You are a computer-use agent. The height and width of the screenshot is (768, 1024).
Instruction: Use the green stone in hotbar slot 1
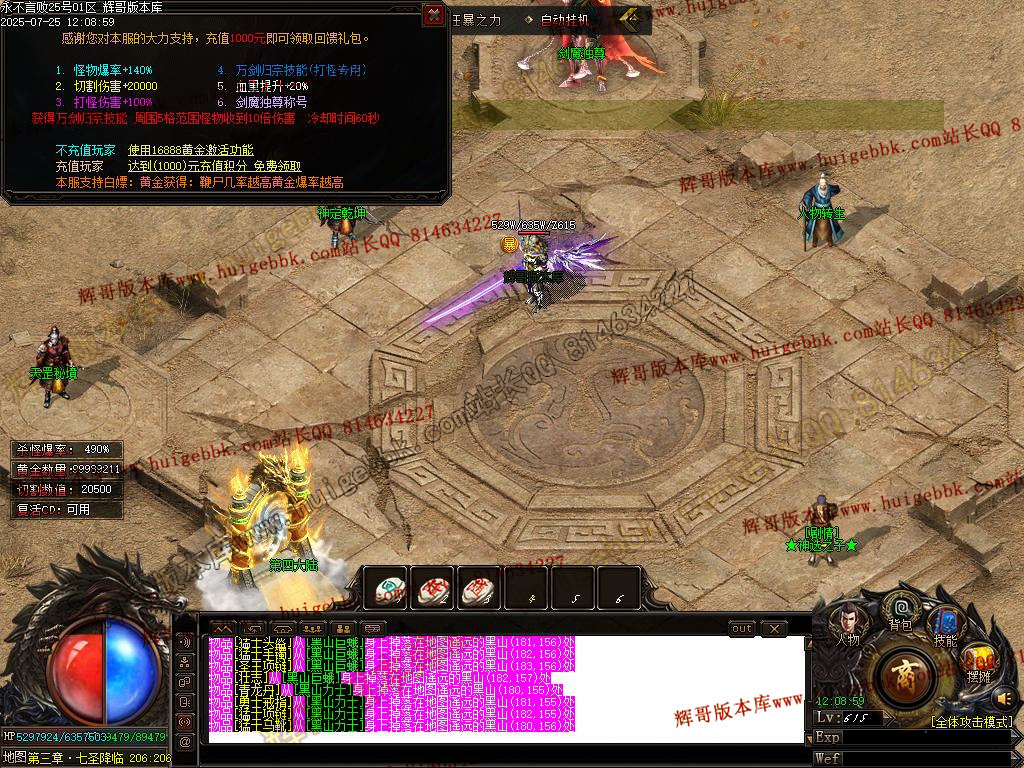(x=385, y=590)
